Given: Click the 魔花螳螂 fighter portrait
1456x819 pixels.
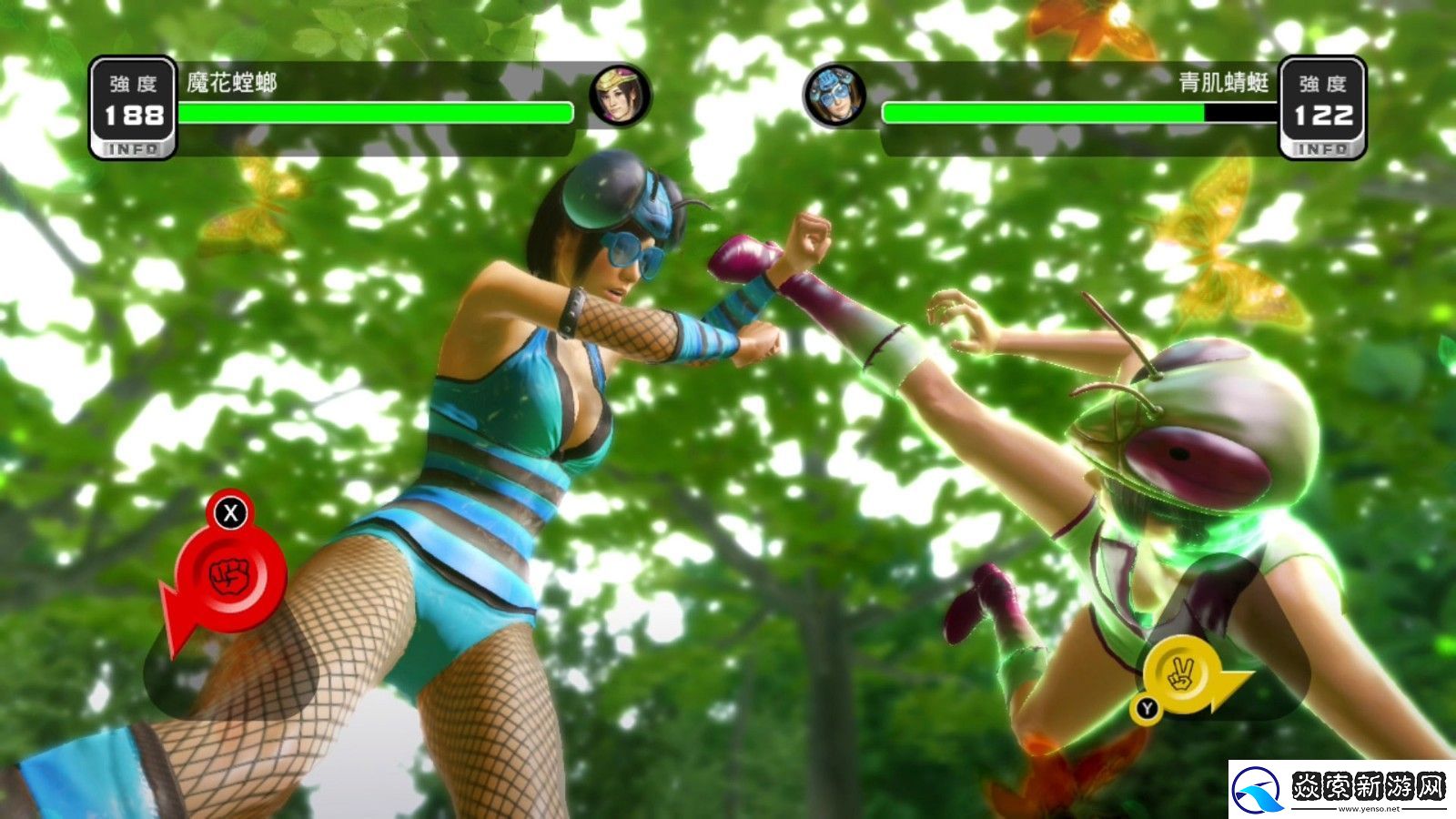Looking at the screenshot, I should pyautogui.click(x=620, y=96).
